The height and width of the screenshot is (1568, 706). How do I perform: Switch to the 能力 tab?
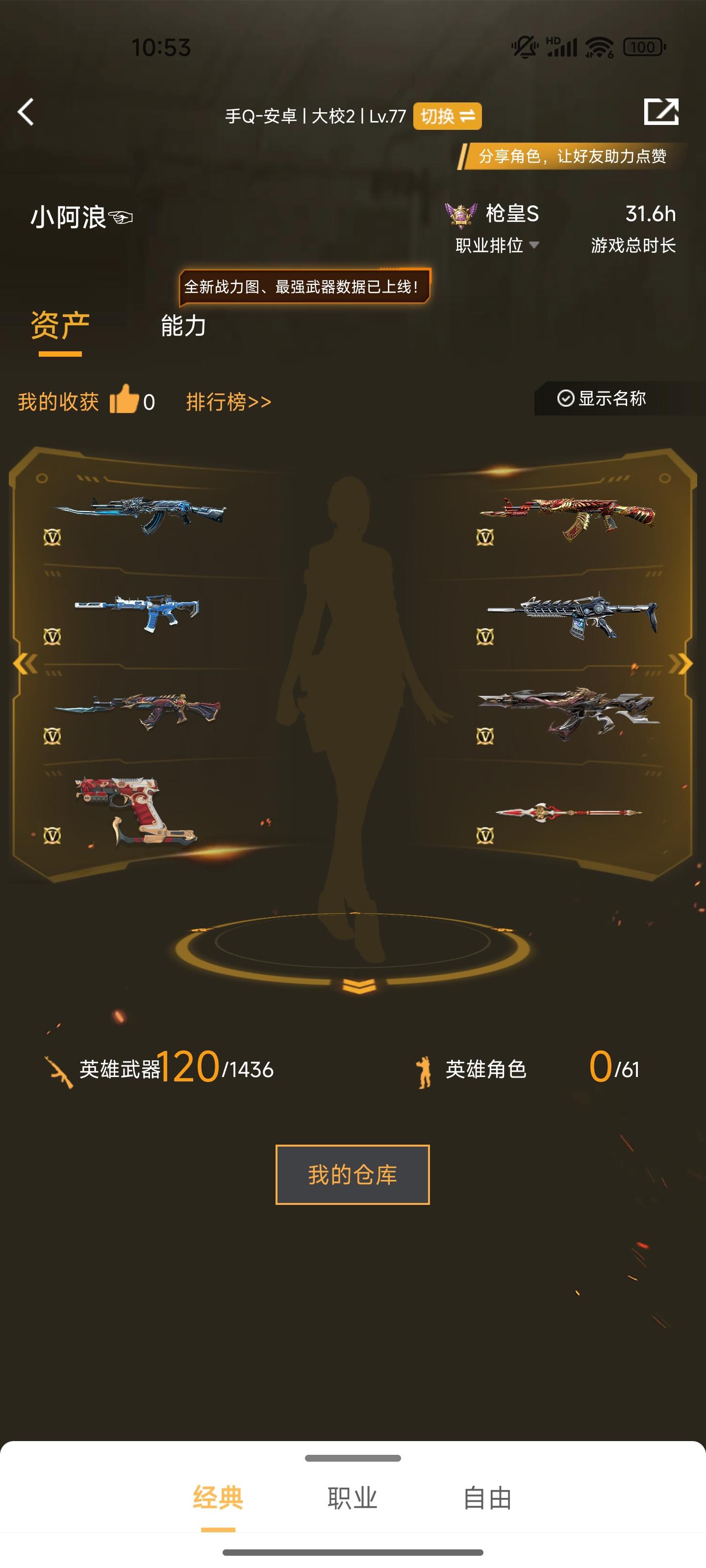pyautogui.click(x=183, y=326)
